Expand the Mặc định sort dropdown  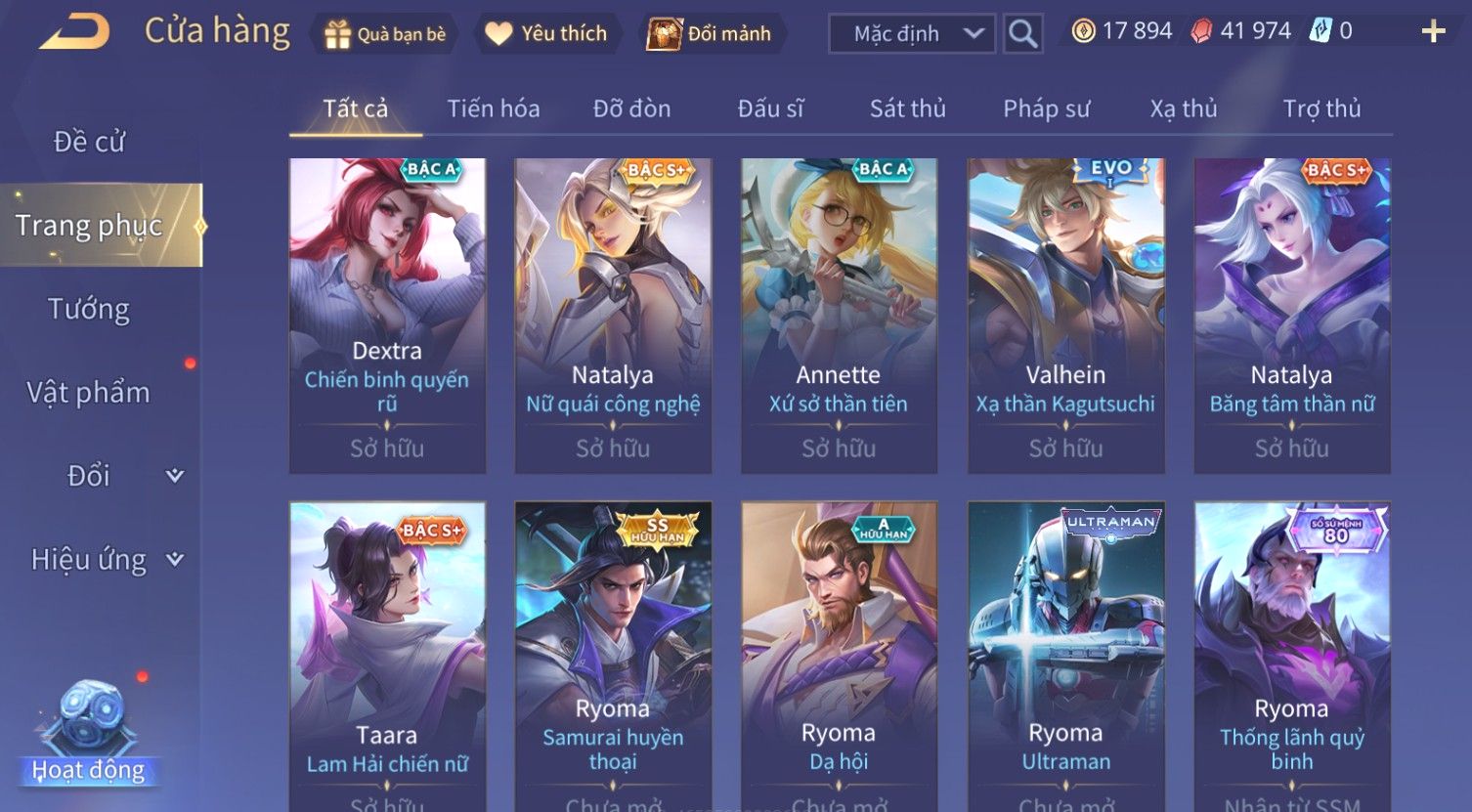click(911, 34)
